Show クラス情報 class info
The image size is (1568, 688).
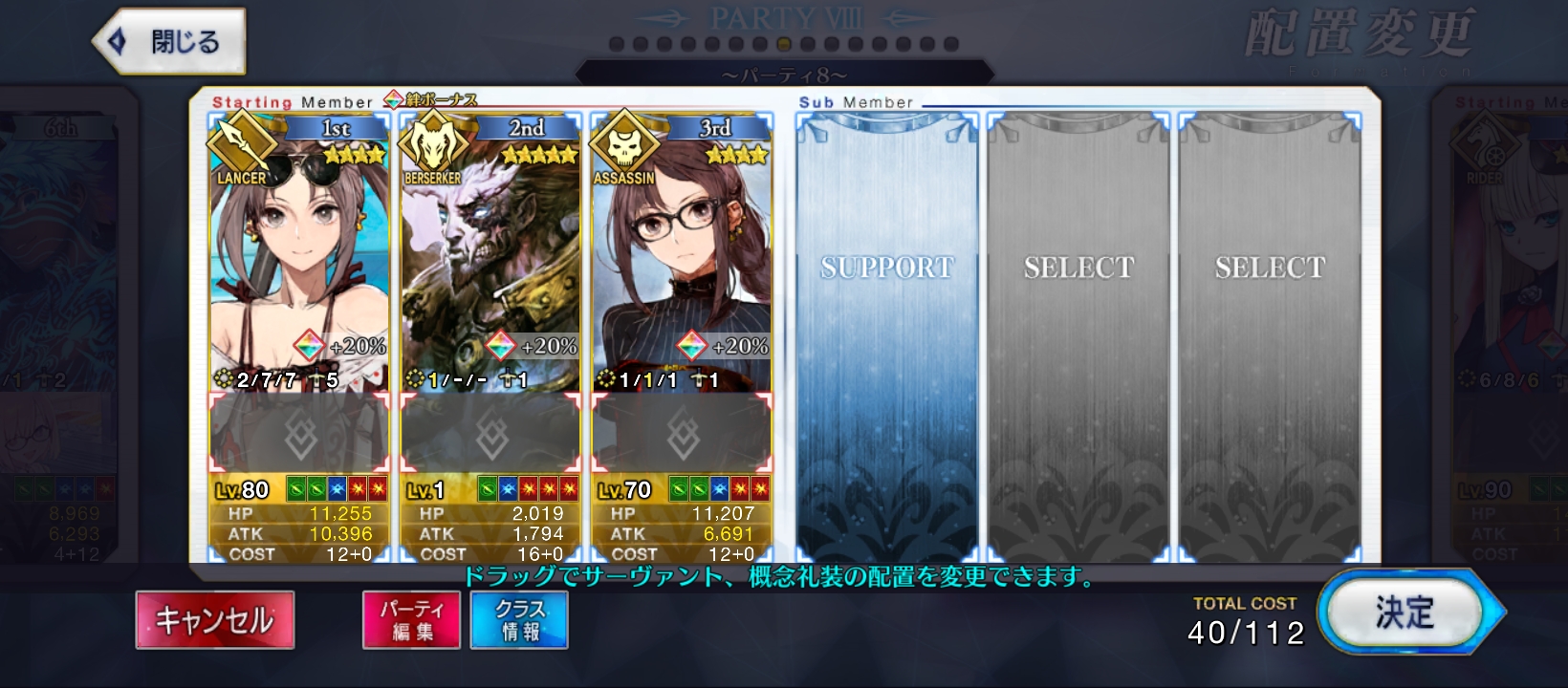[519, 620]
